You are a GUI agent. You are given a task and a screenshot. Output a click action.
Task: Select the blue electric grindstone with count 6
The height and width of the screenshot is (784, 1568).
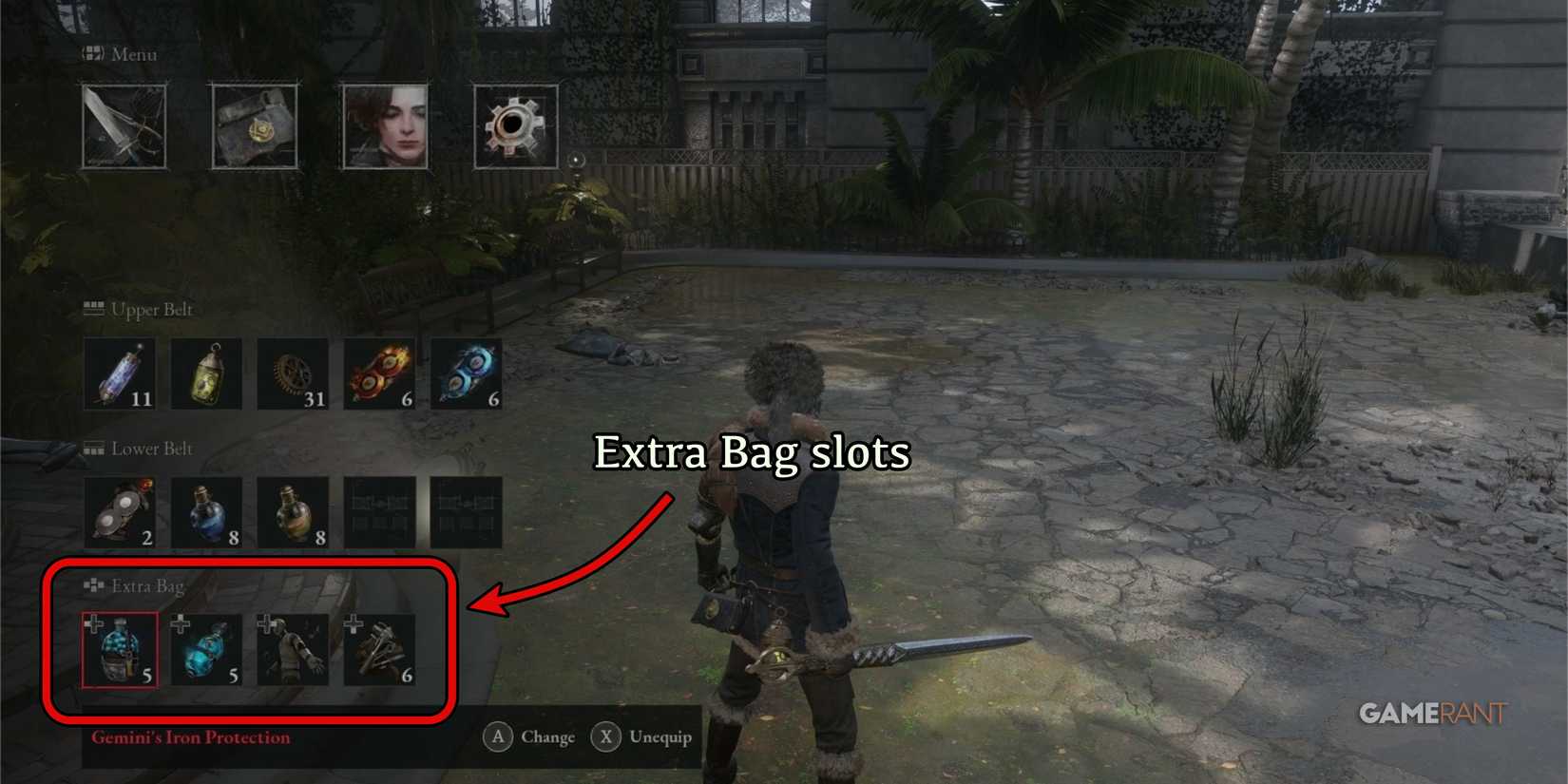465,373
